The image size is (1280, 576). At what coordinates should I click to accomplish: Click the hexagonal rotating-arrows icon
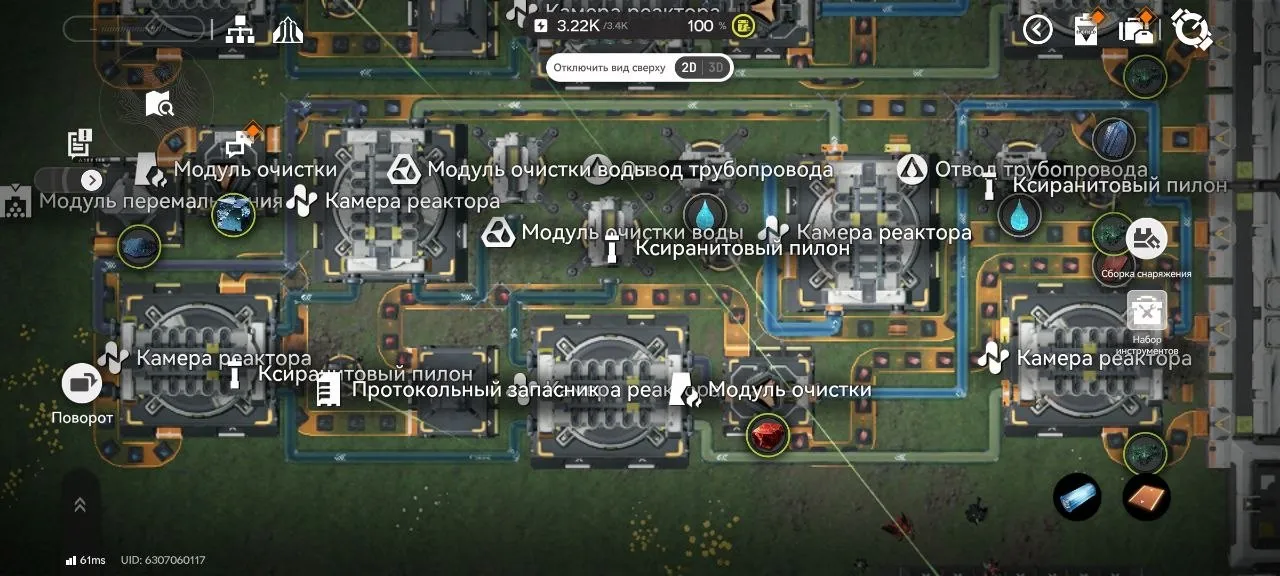click(1191, 29)
